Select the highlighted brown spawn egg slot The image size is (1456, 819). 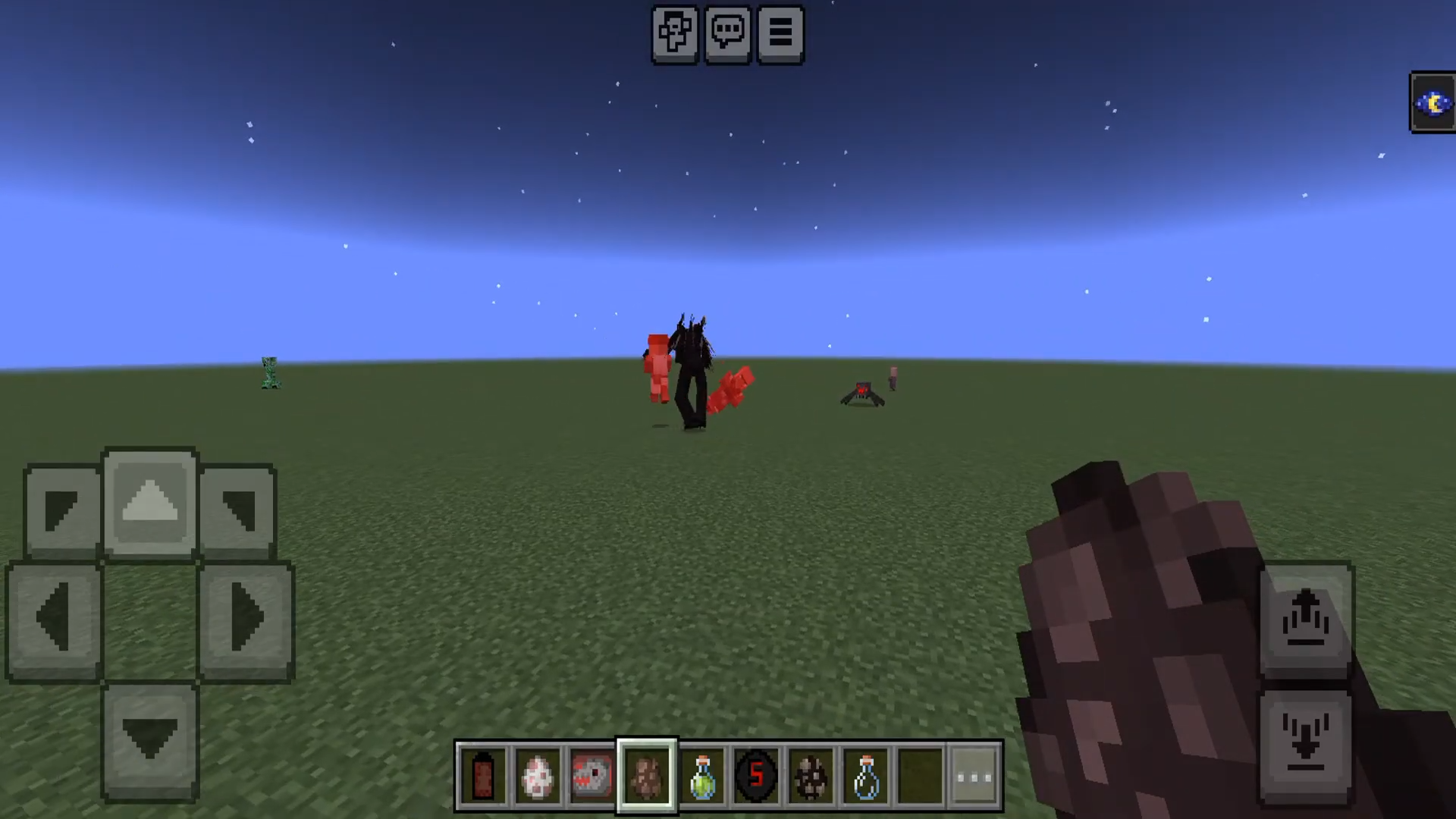pos(647,776)
